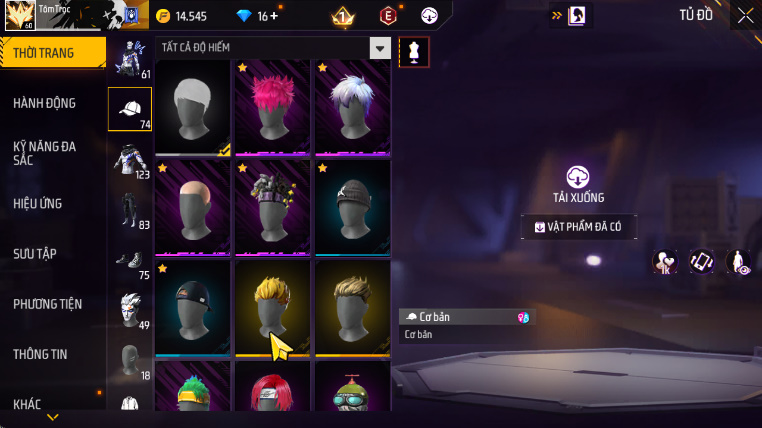Viewport: 762px width, 428px height.
Task: Open the rarity filter dropdown
Action: pyautogui.click(x=380, y=48)
